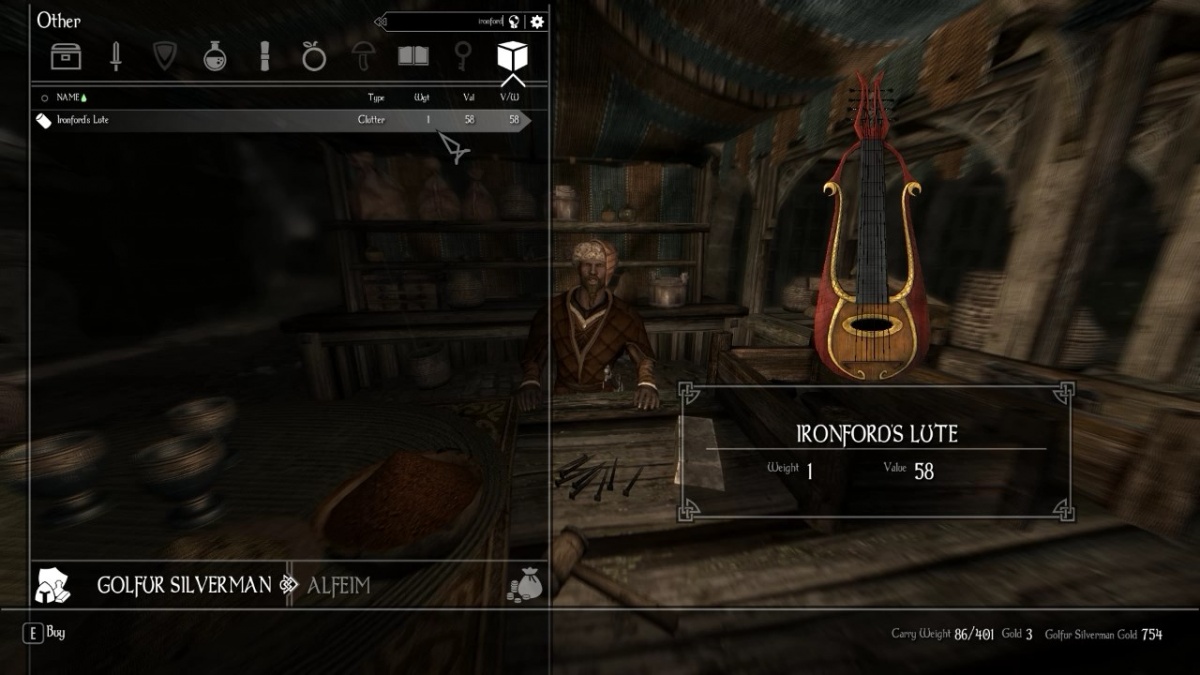Open the column settings gear icon
Image resolution: width=1200 pixels, height=675 pixels.
tap(538, 21)
